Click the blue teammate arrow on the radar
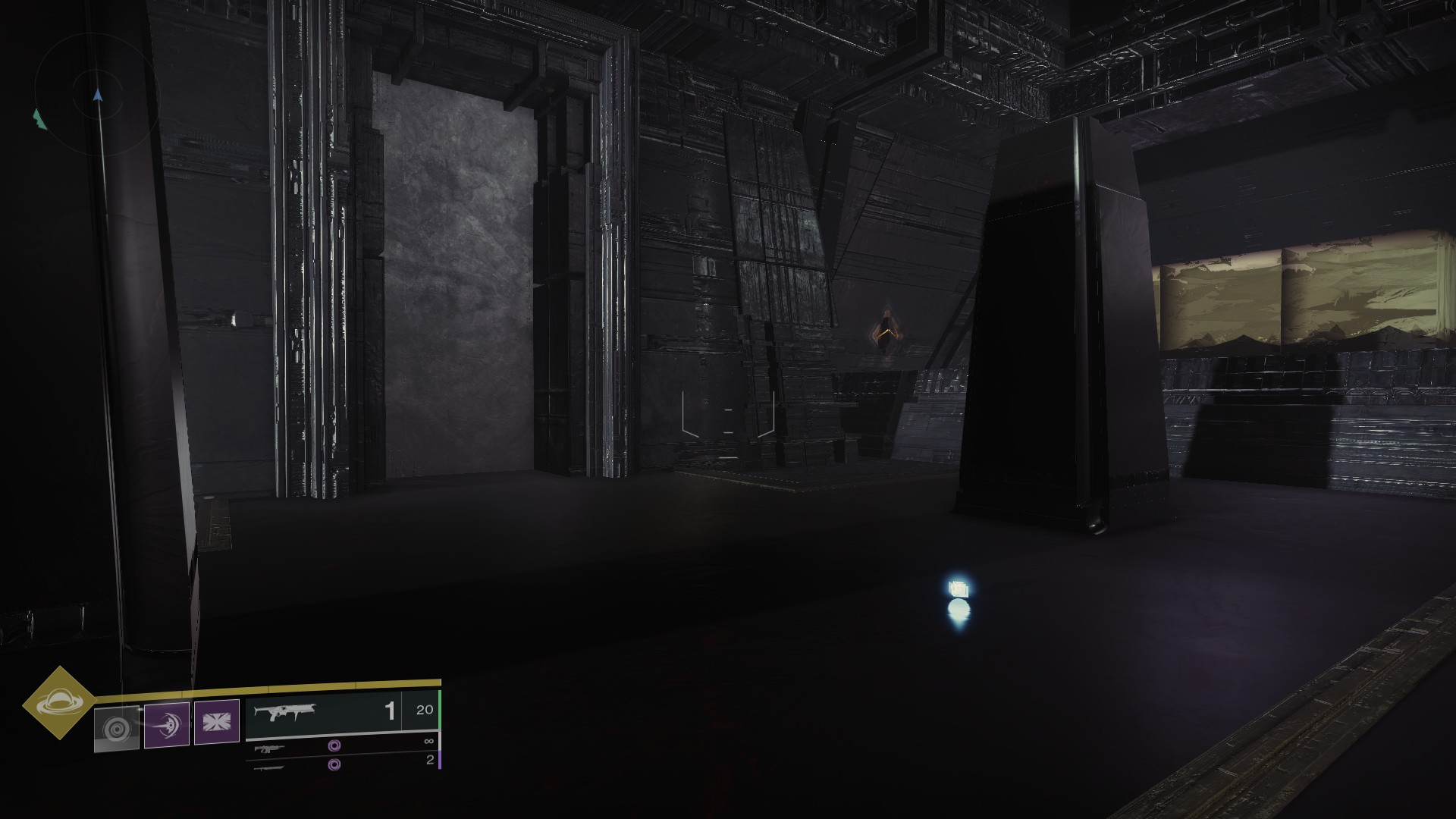1456x819 pixels. pyautogui.click(x=98, y=95)
